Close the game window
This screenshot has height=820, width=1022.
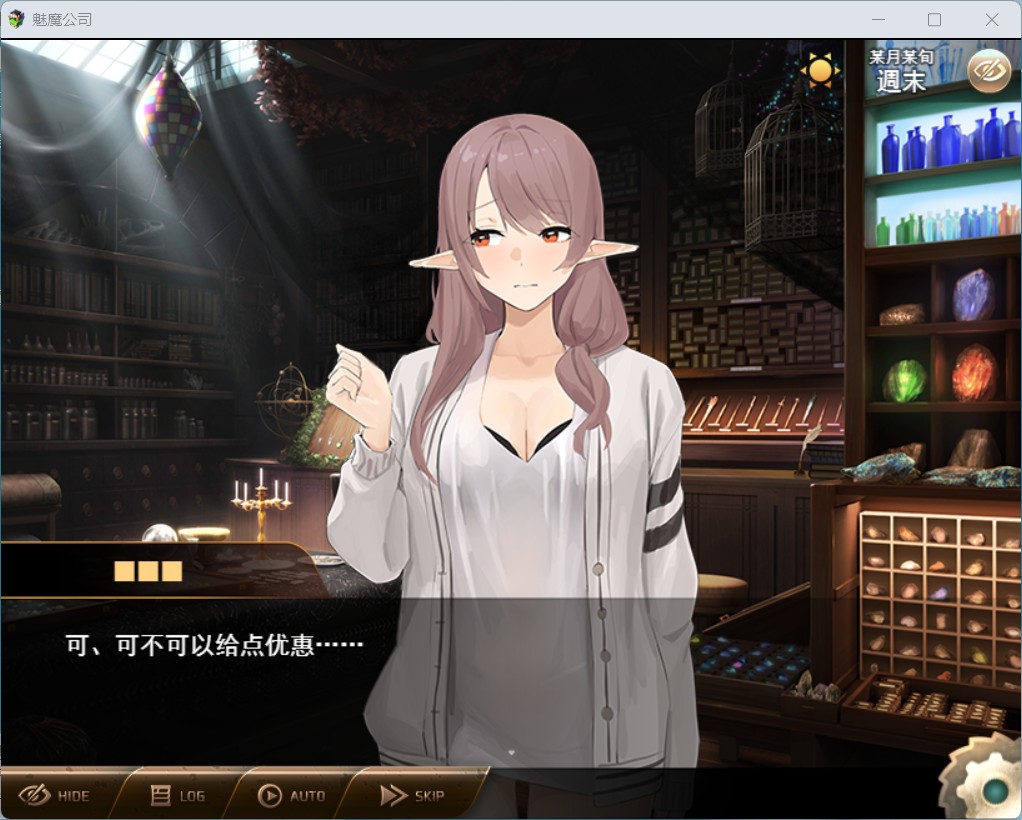pos(991,19)
